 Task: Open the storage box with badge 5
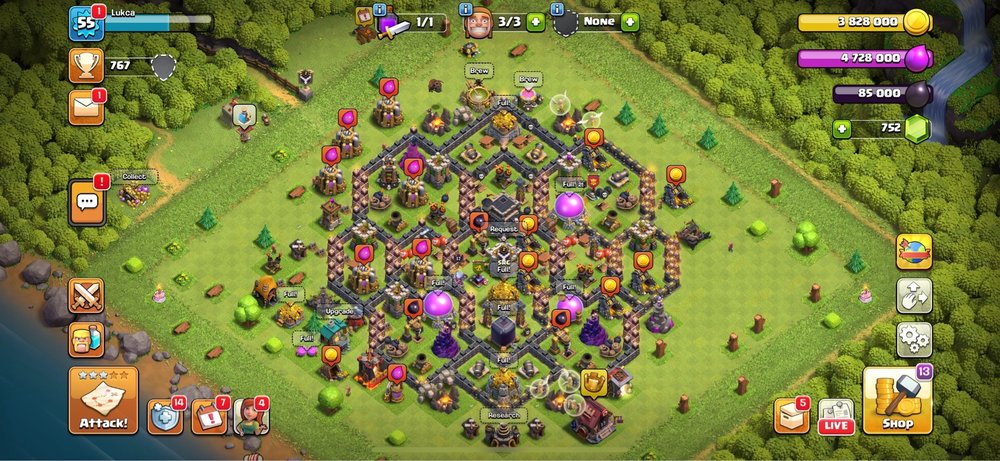[x=791, y=416]
